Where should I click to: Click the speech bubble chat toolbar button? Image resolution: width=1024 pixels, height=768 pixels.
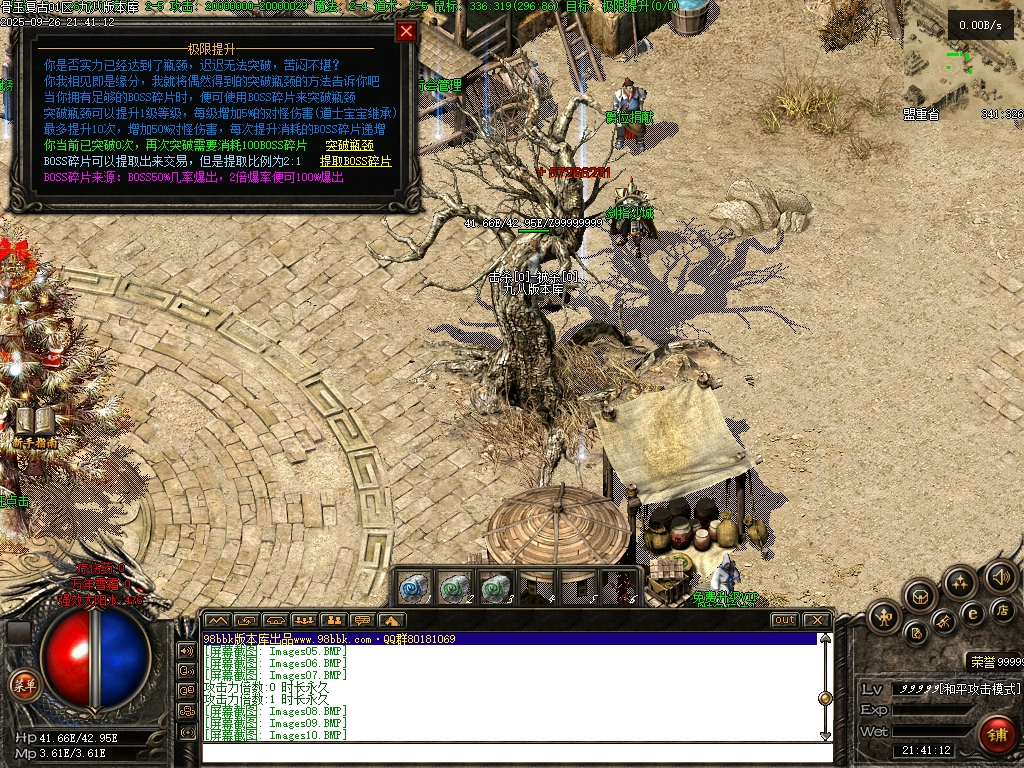(x=362, y=620)
